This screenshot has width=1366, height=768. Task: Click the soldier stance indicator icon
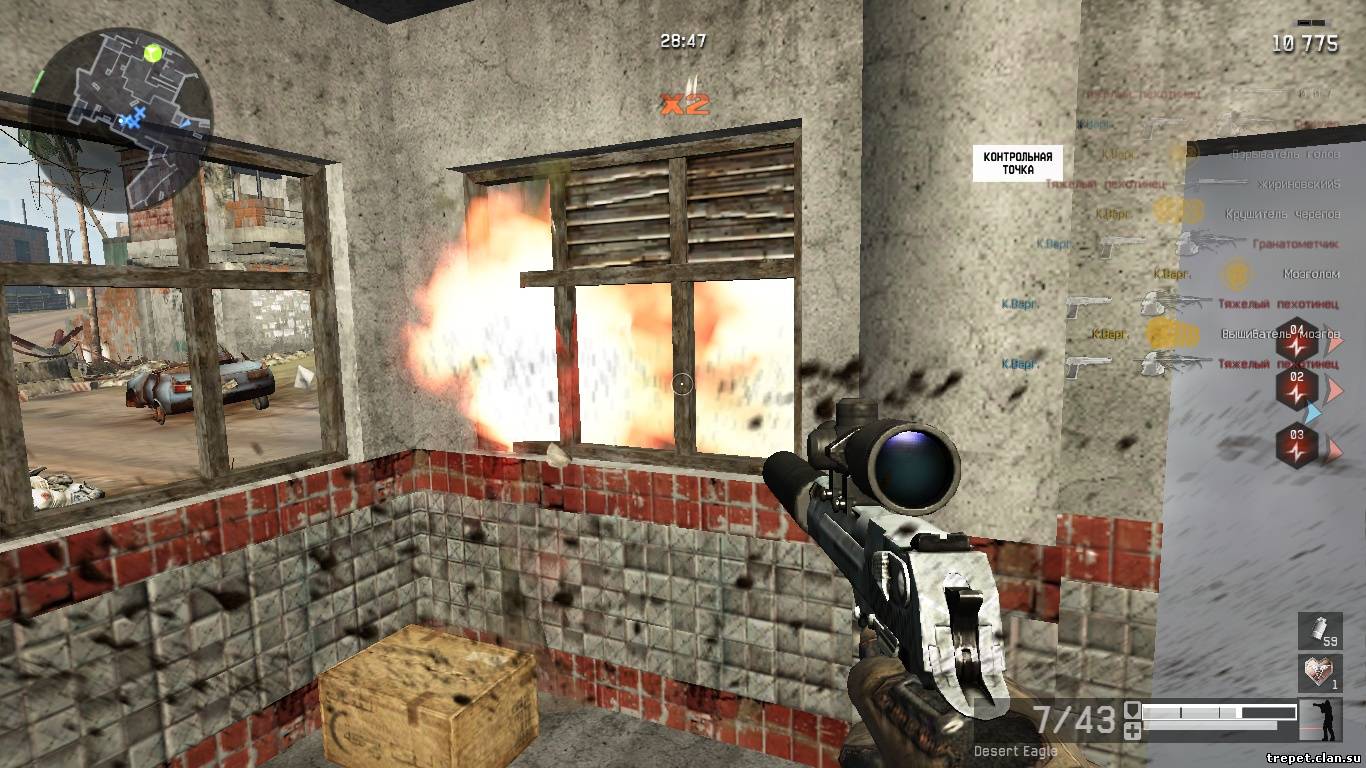[x=1322, y=719]
